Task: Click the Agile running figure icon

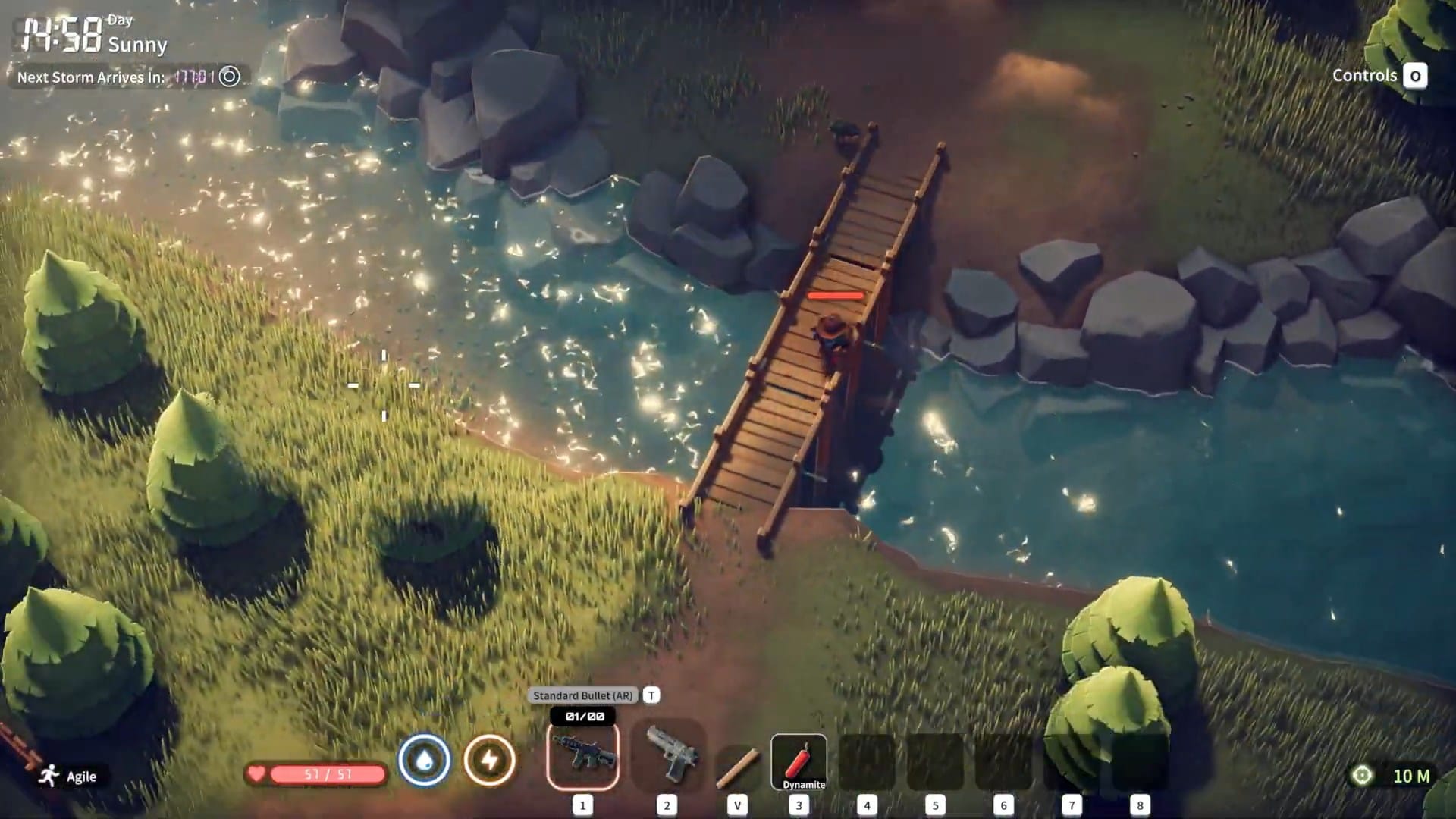Action: click(x=48, y=777)
